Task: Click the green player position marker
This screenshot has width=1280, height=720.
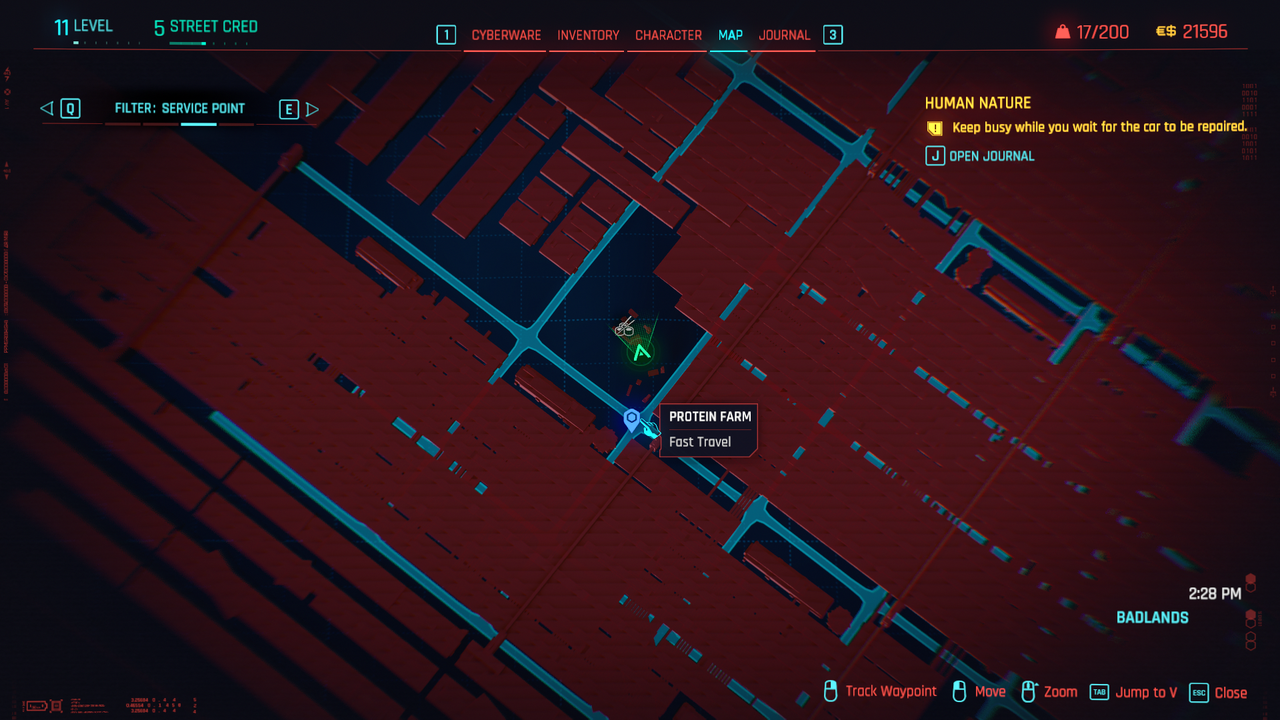Action: click(x=642, y=352)
